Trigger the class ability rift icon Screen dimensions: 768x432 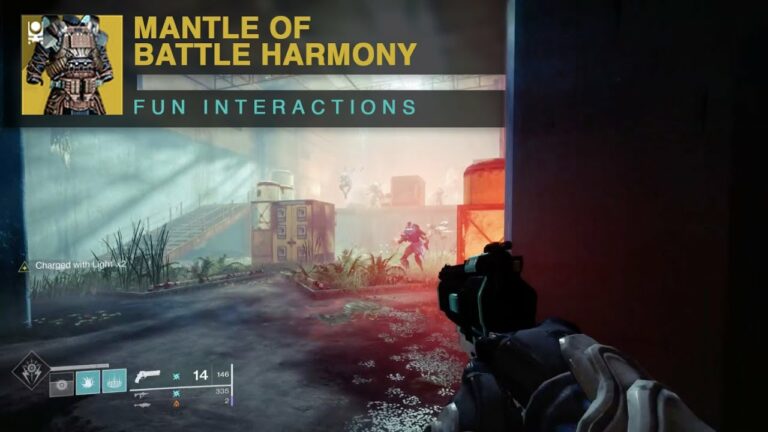click(114, 380)
